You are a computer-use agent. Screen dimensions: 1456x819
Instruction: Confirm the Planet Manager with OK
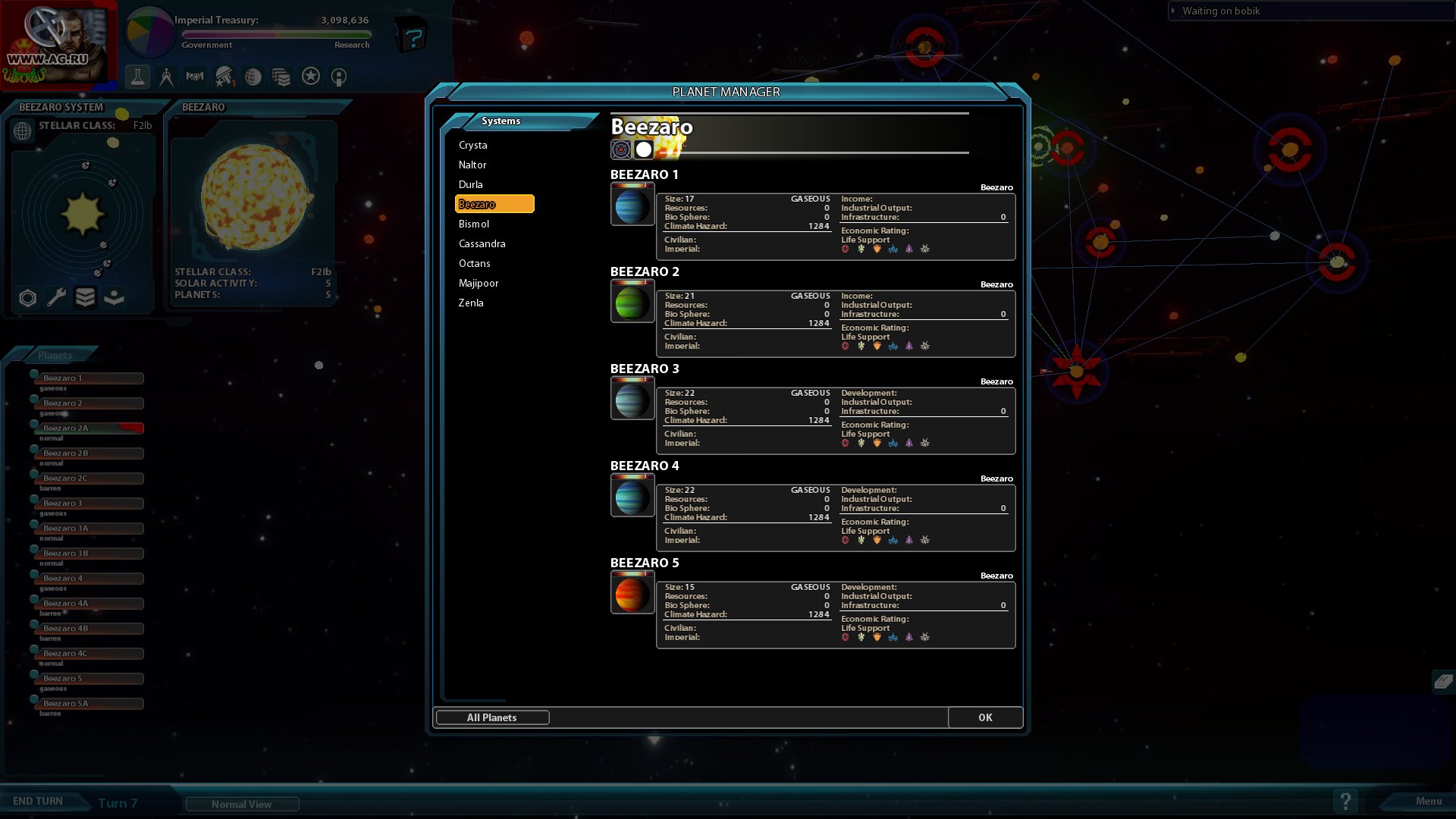(x=984, y=717)
